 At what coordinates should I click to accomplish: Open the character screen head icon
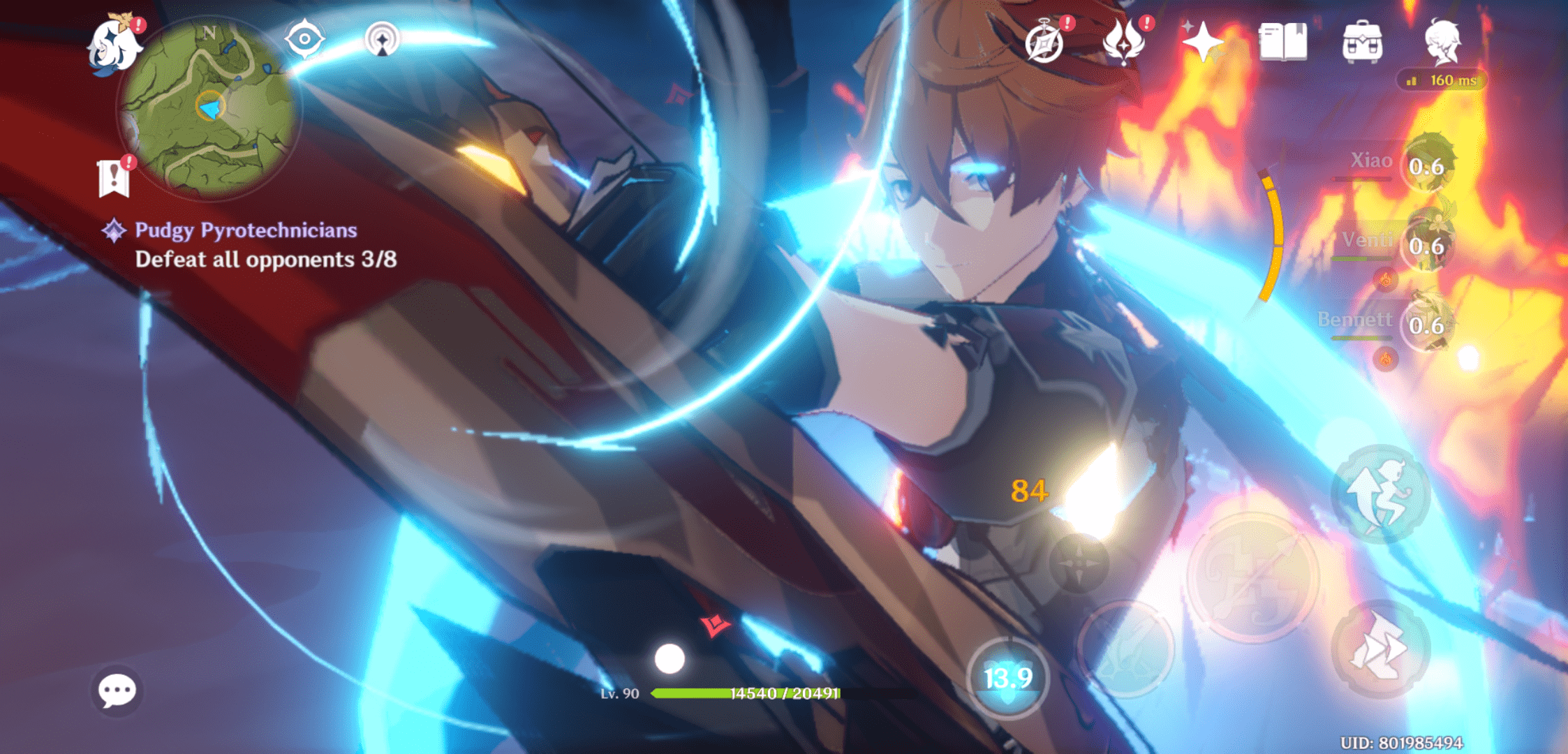[x=1442, y=42]
